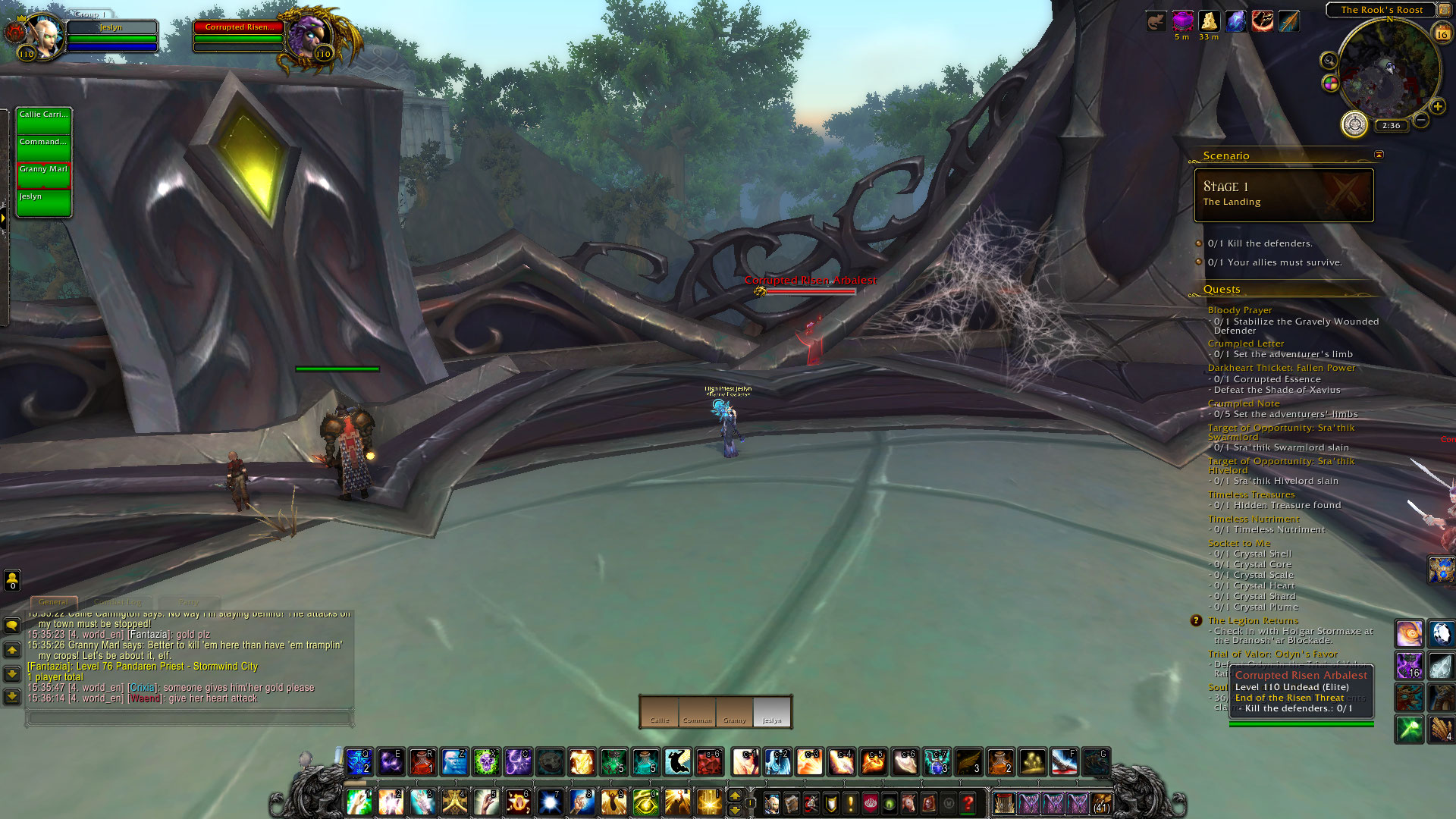Viewport: 1456px width, 819px height.
Task: Open the red question mark help button
Action: click(968, 802)
